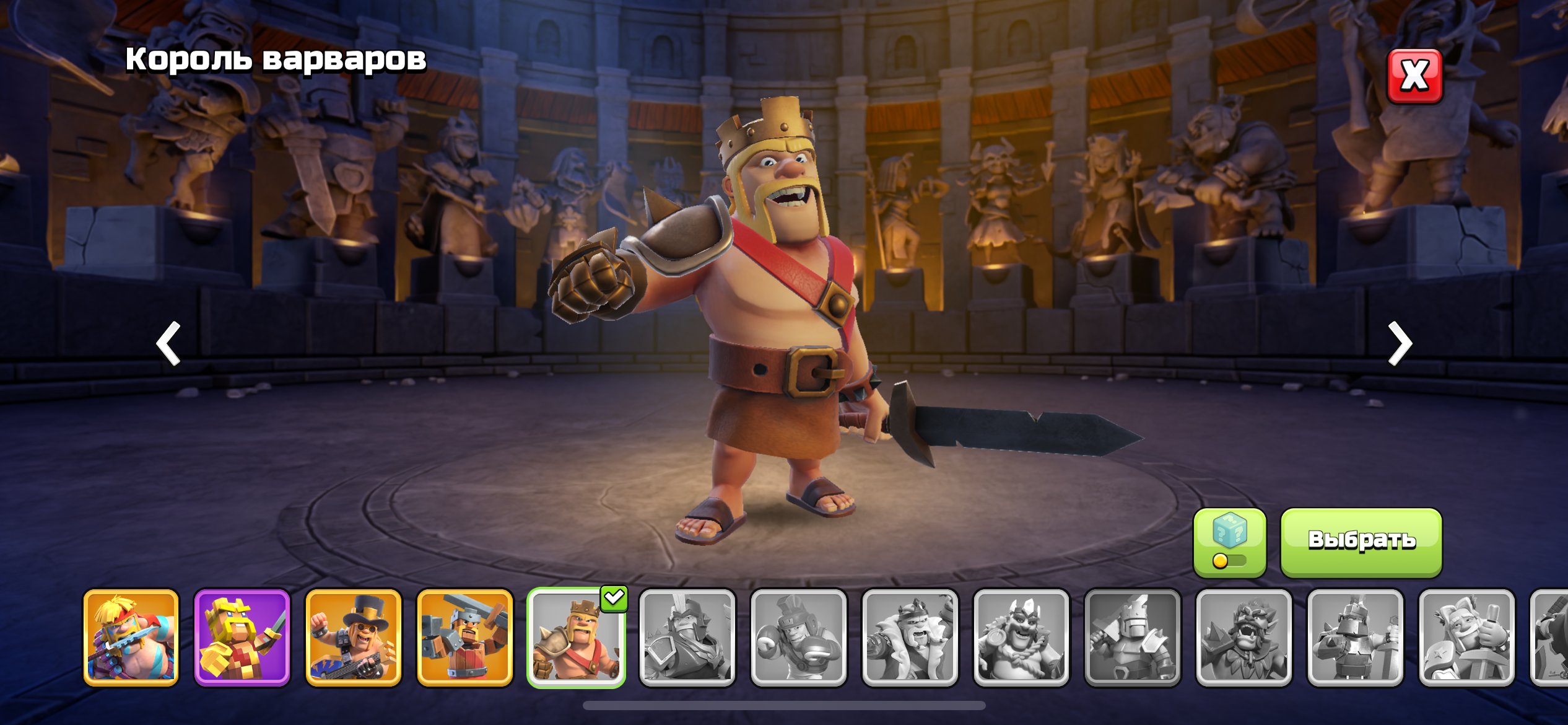Select the wooden barrel hammer king skin

click(x=465, y=638)
